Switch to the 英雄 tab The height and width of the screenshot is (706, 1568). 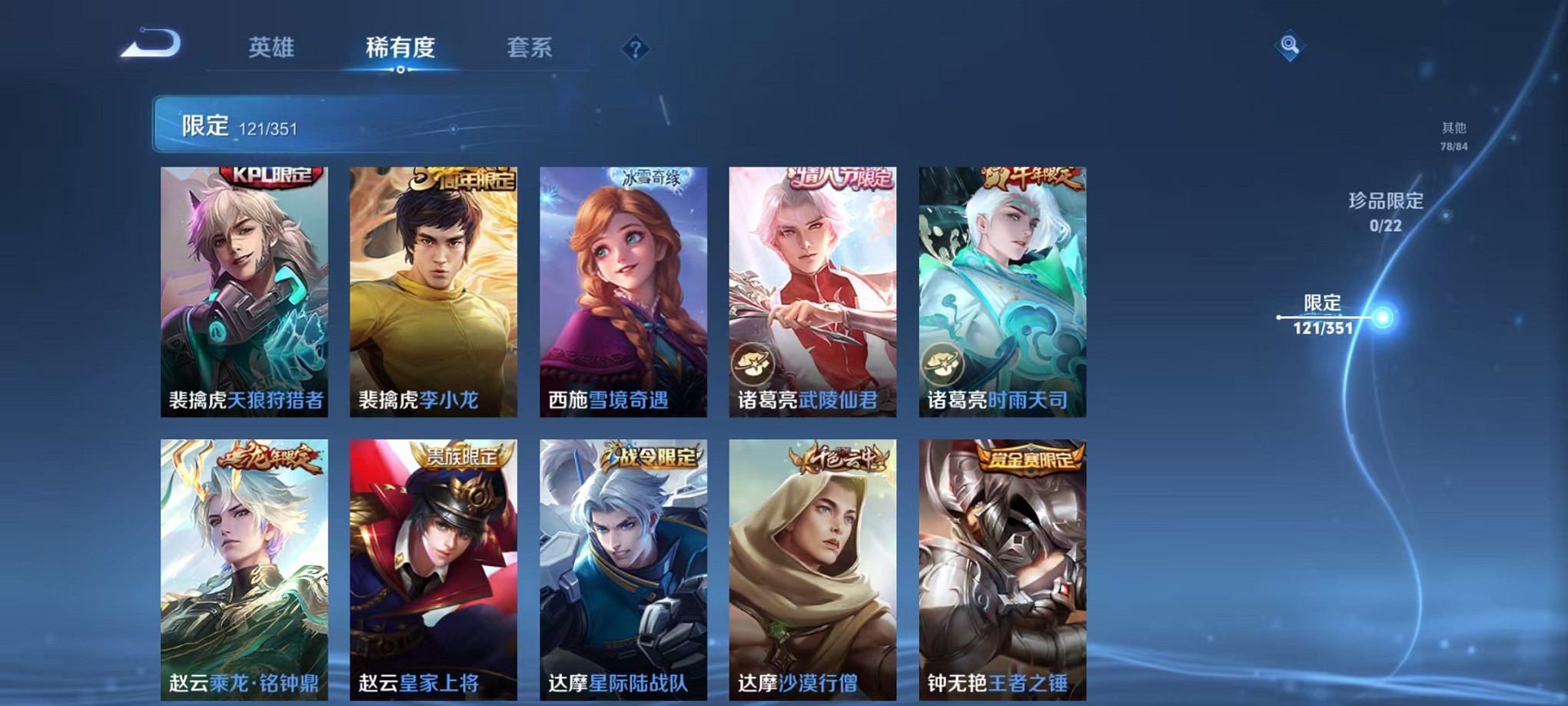point(273,48)
